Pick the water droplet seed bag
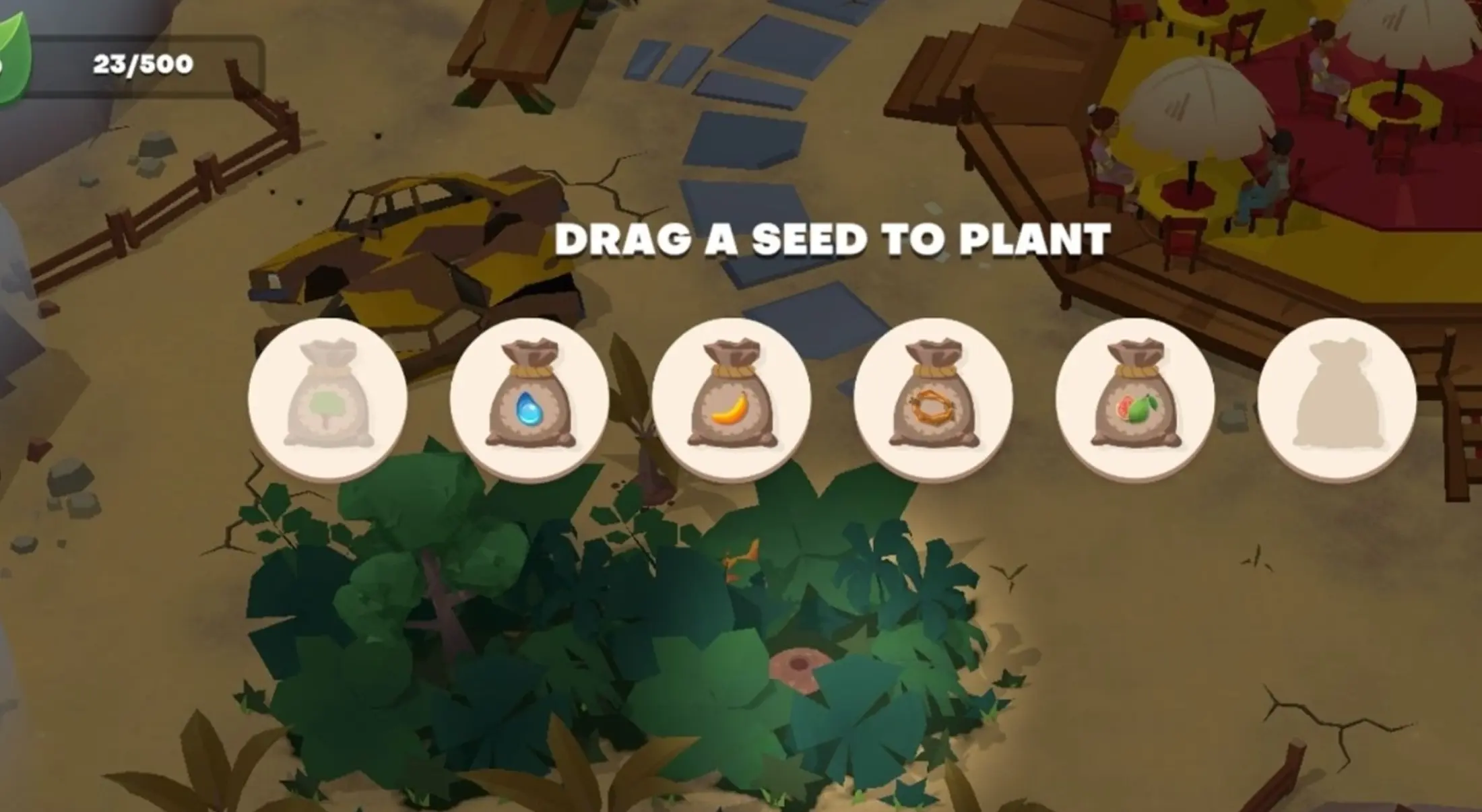Image resolution: width=1482 pixels, height=812 pixels. point(530,397)
